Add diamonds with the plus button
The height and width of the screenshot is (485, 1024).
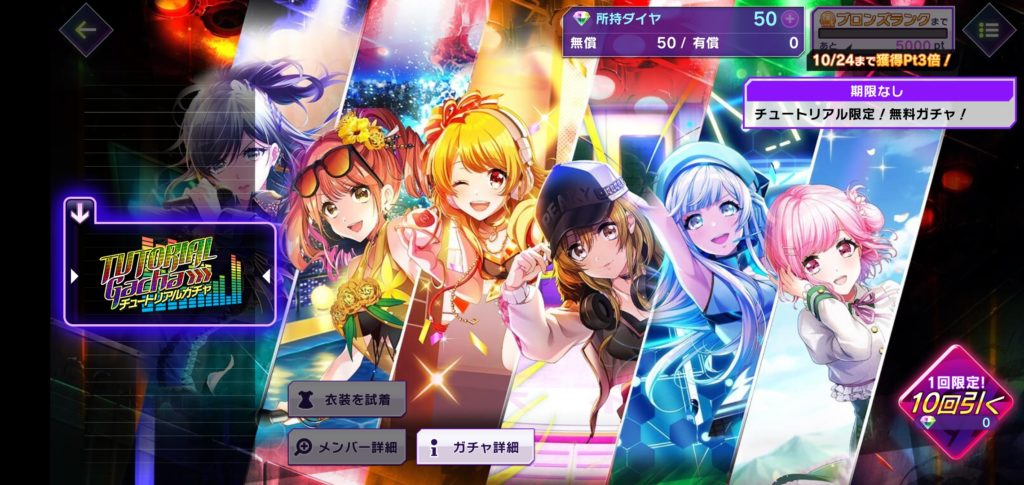coord(790,19)
